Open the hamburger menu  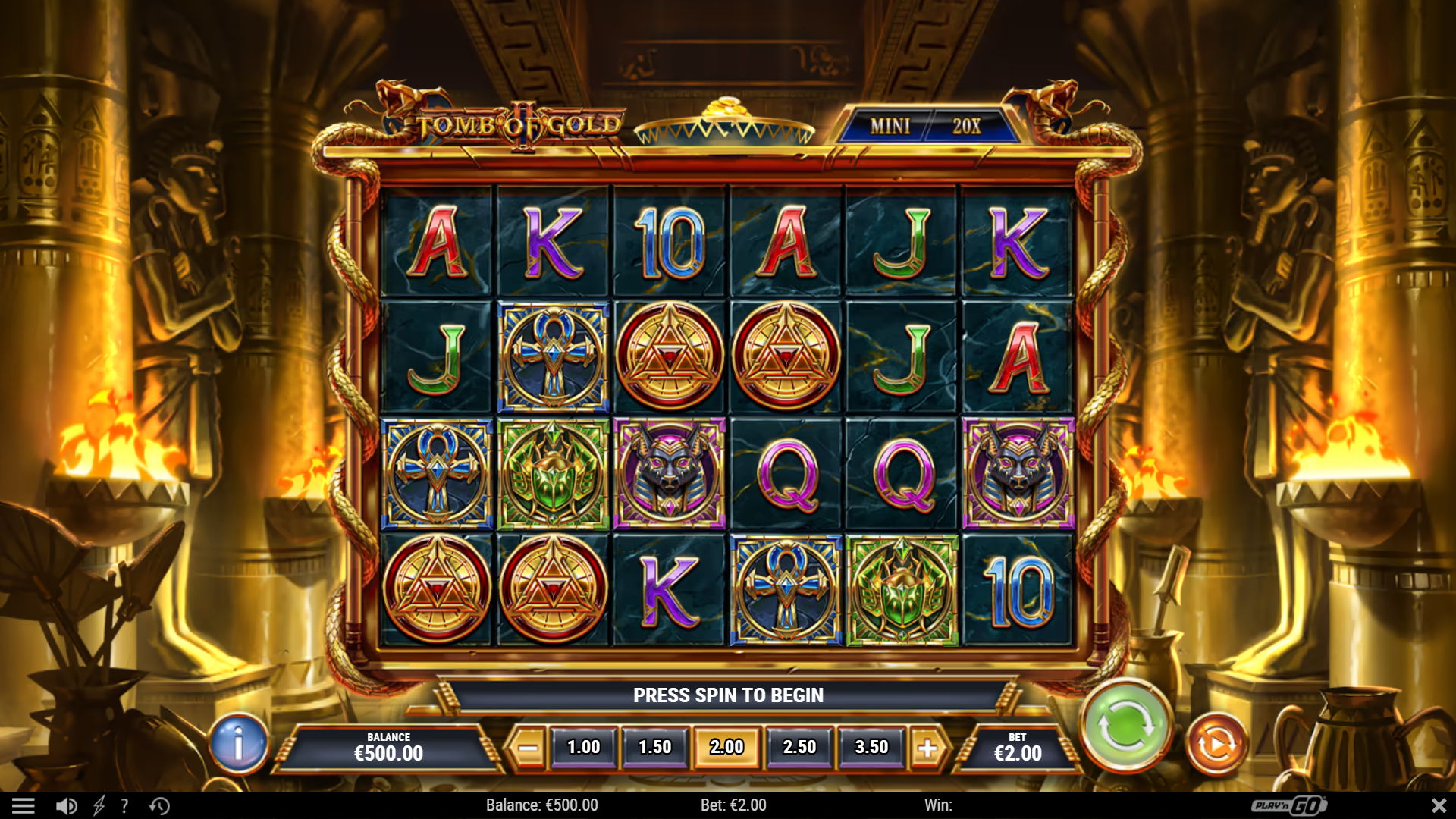tap(25, 805)
